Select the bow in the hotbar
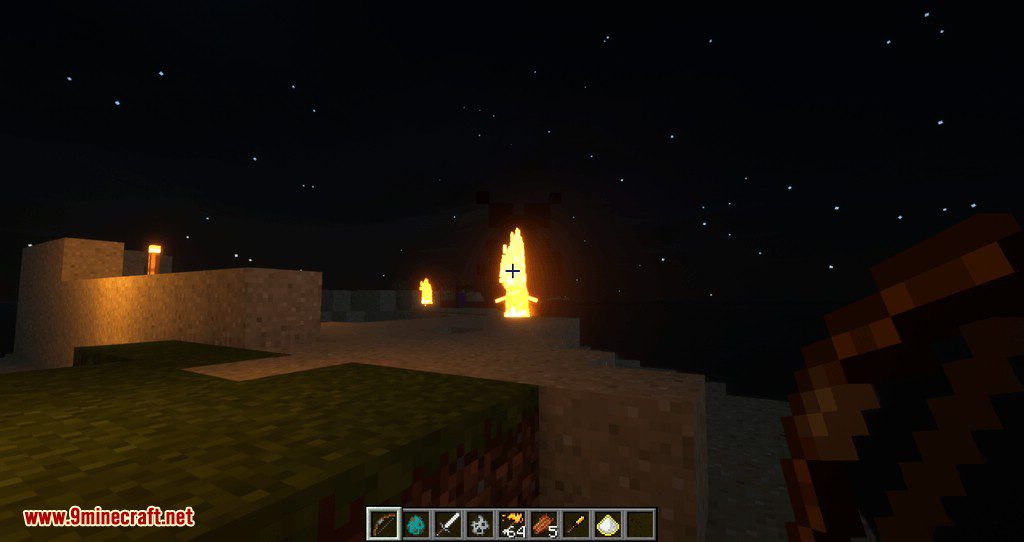The height and width of the screenshot is (542, 1024). tap(382, 524)
